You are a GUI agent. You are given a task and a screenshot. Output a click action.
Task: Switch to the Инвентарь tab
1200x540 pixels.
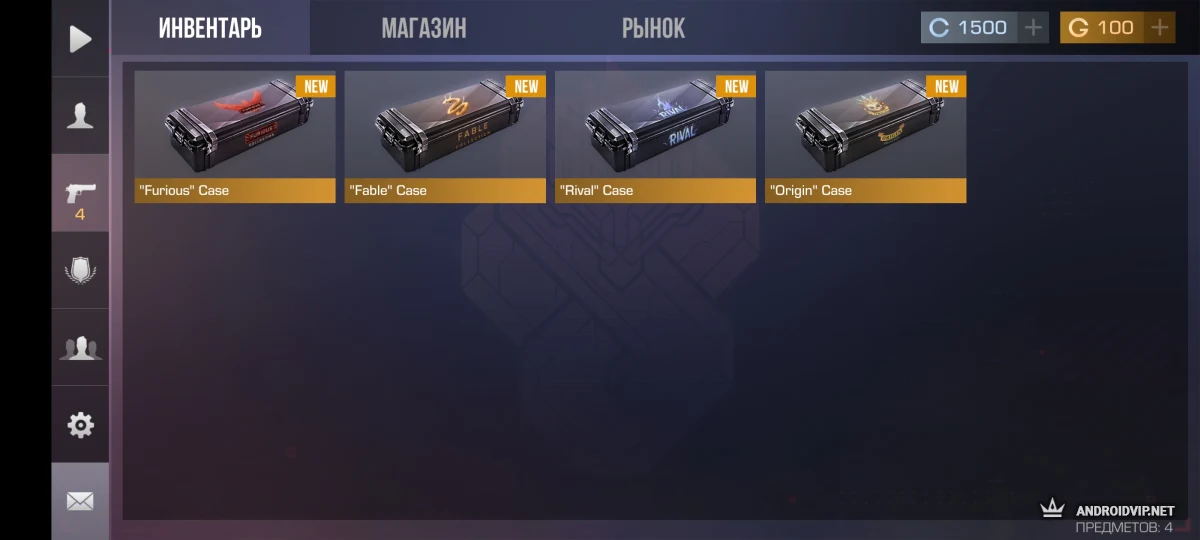point(210,28)
